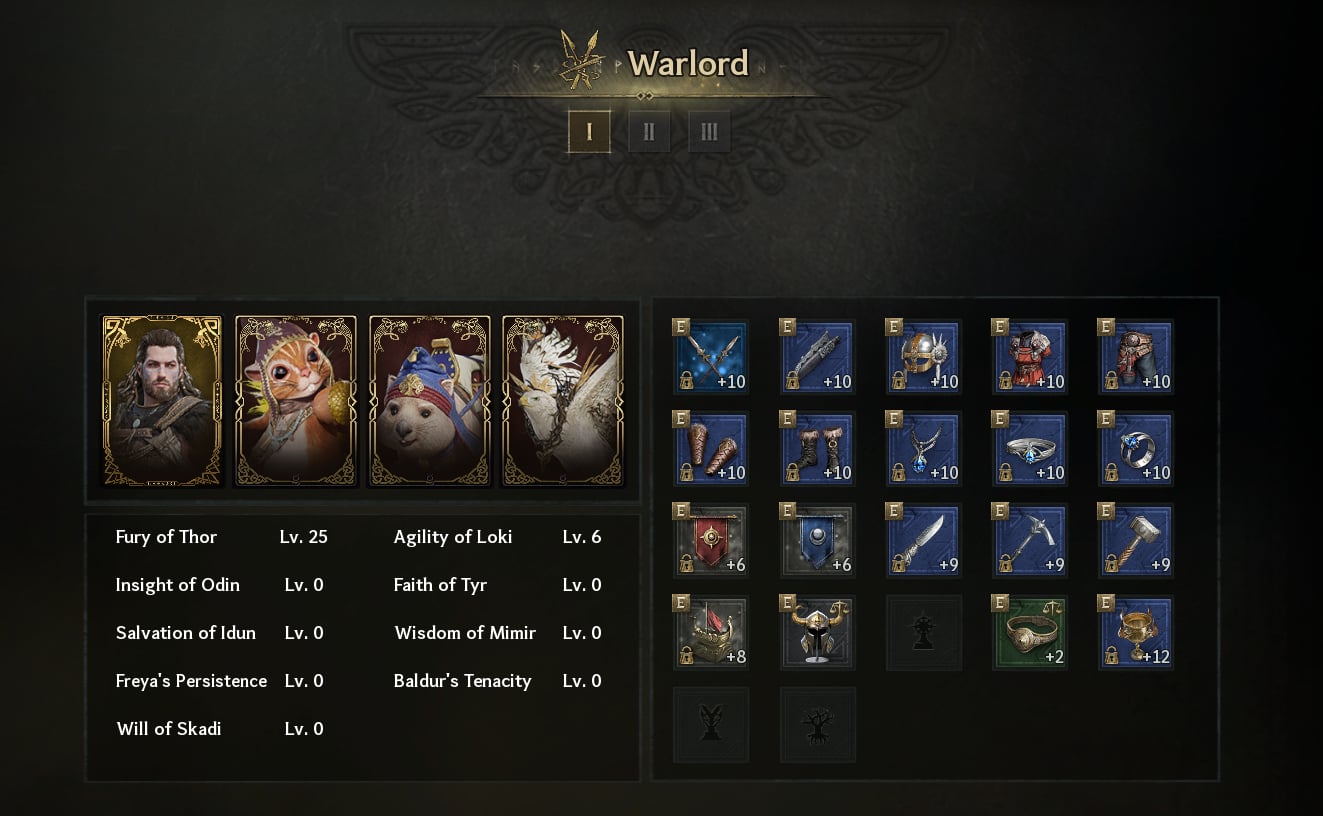Select the red chest armor slot
This screenshot has height=816, width=1323.
[1029, 357]
